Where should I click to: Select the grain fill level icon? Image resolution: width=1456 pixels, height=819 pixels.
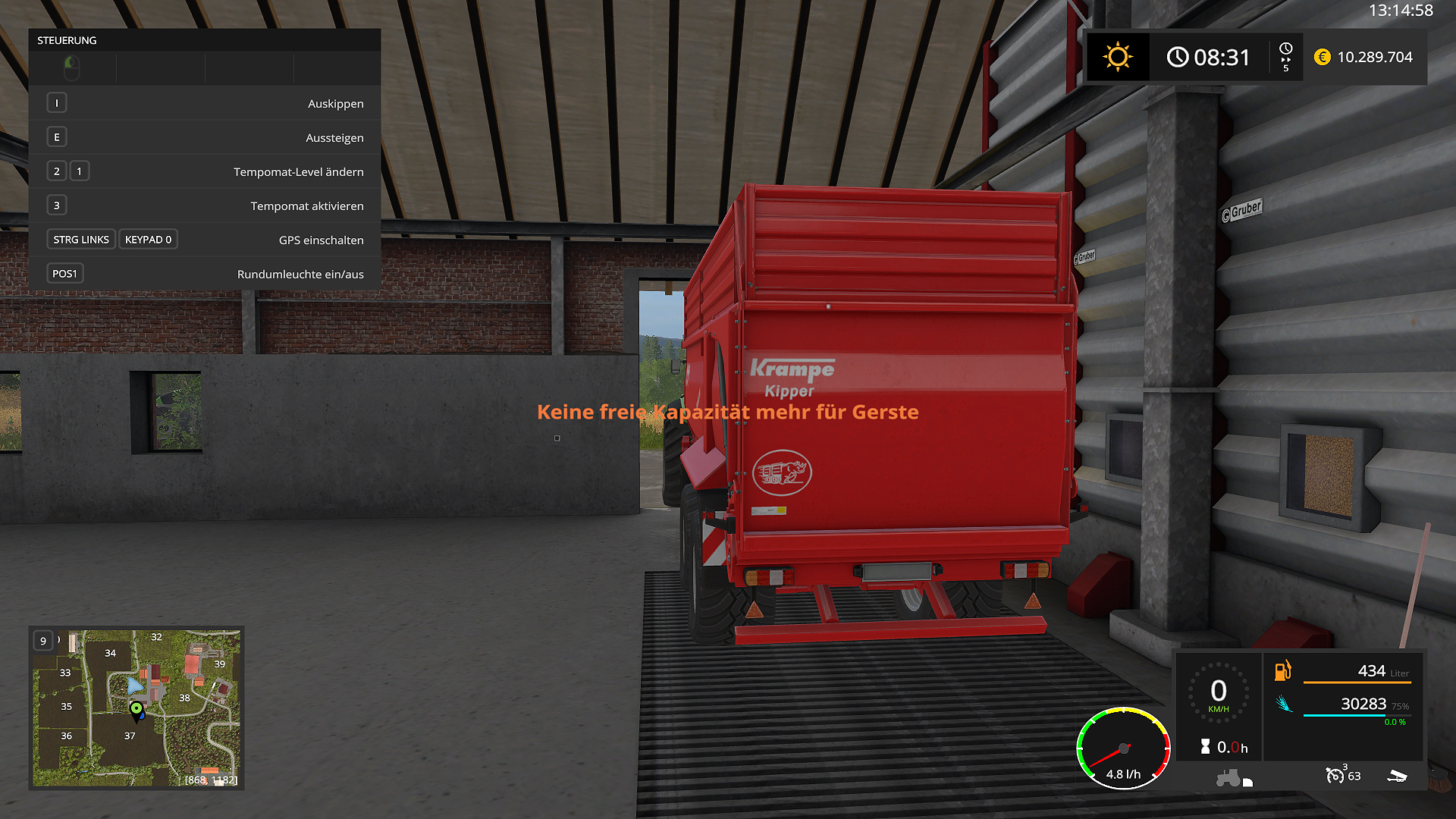(x=1283, y=704)
